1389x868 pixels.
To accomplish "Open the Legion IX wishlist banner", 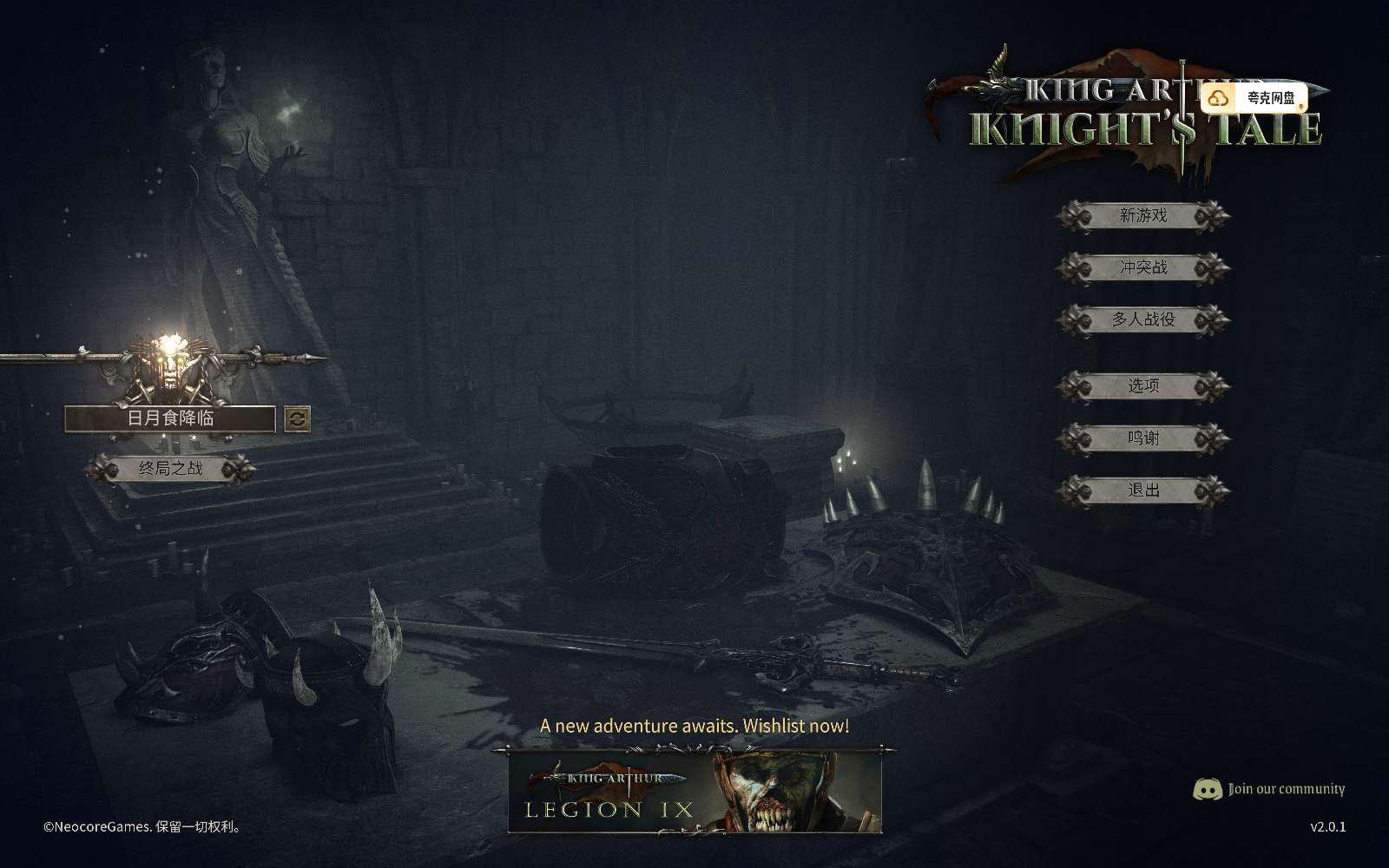I will (x=694, y=792).
